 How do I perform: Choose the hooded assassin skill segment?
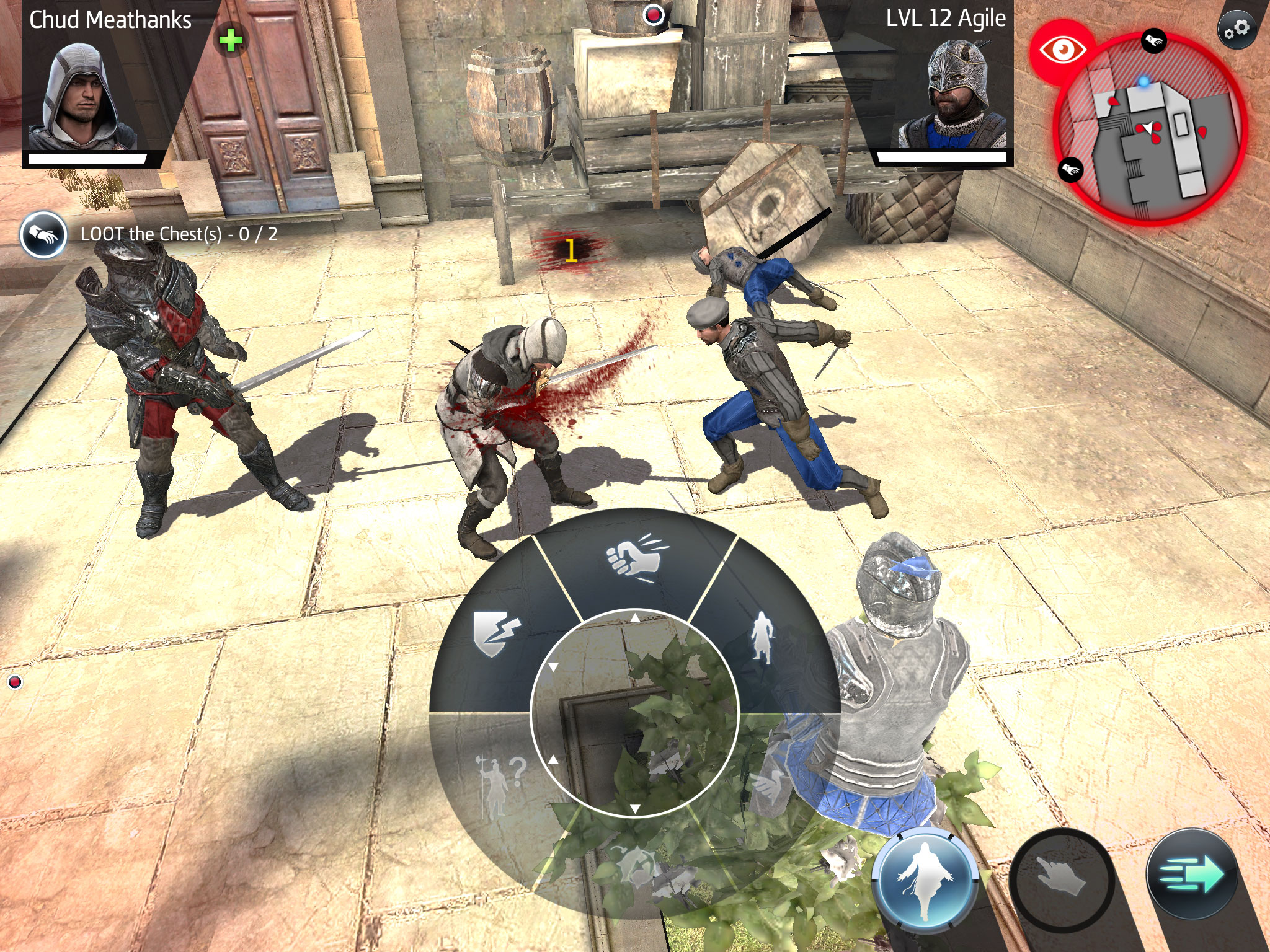pyautogui.click(x=762, y=638)
